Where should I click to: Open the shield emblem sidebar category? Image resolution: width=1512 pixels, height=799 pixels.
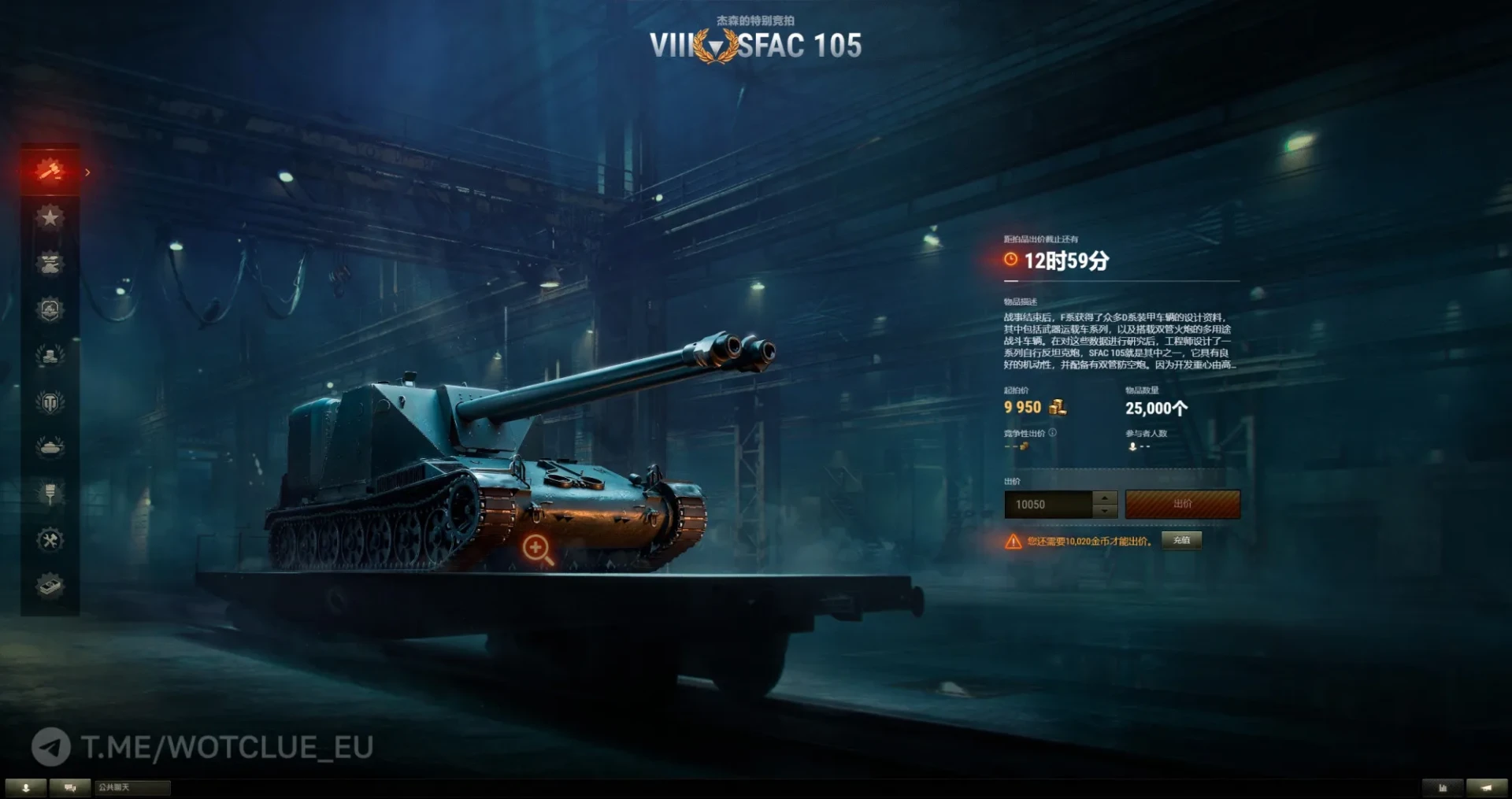pyautogui.click(x=50, y=309)
